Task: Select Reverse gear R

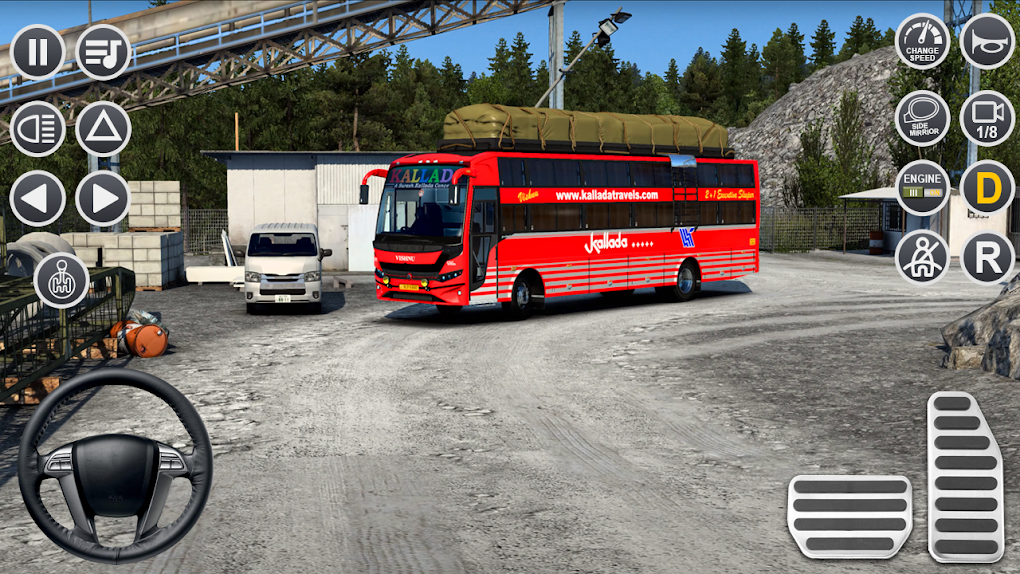Action: pos(987,257)
